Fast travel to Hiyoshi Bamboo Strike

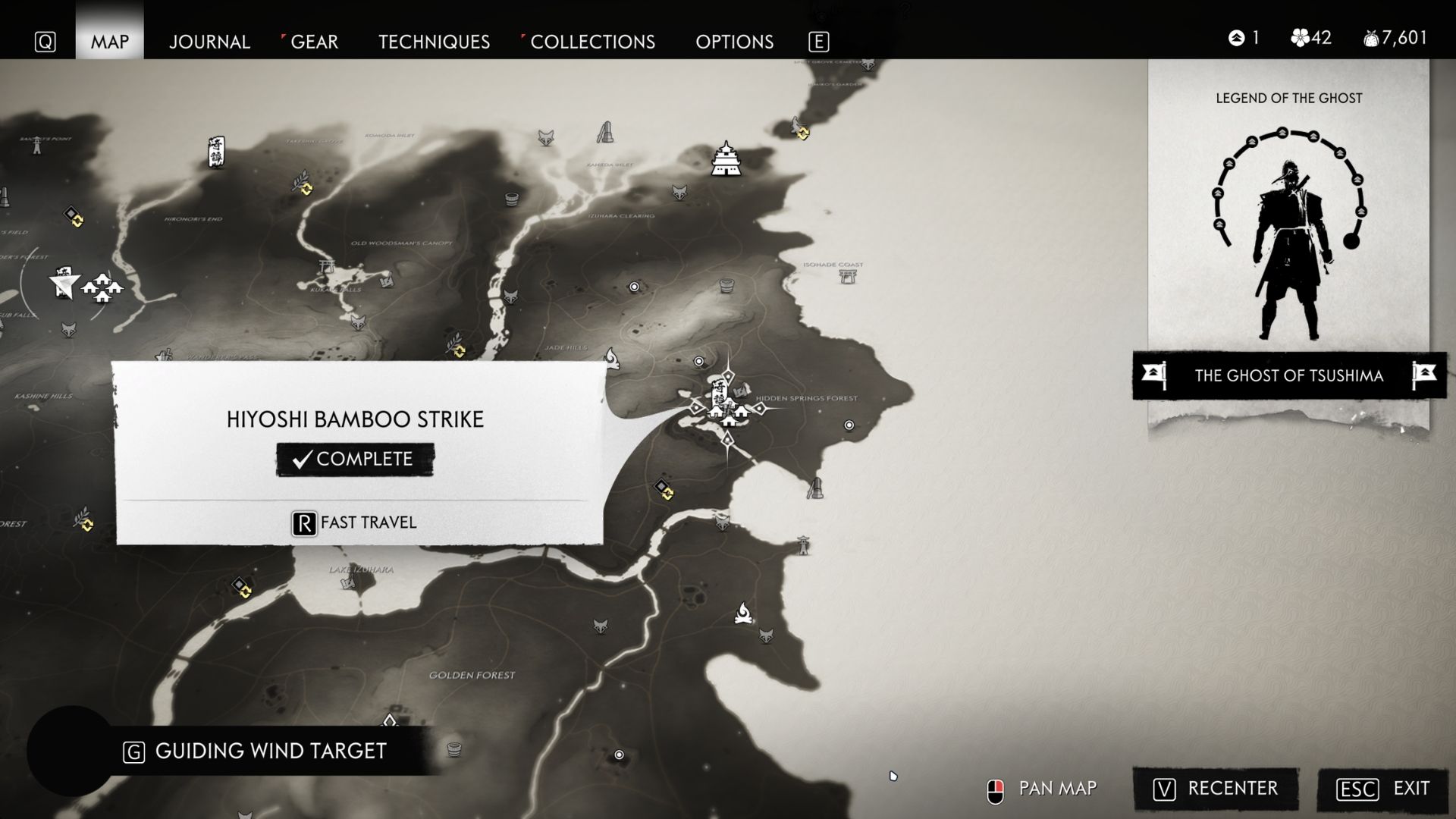point(355,522)
